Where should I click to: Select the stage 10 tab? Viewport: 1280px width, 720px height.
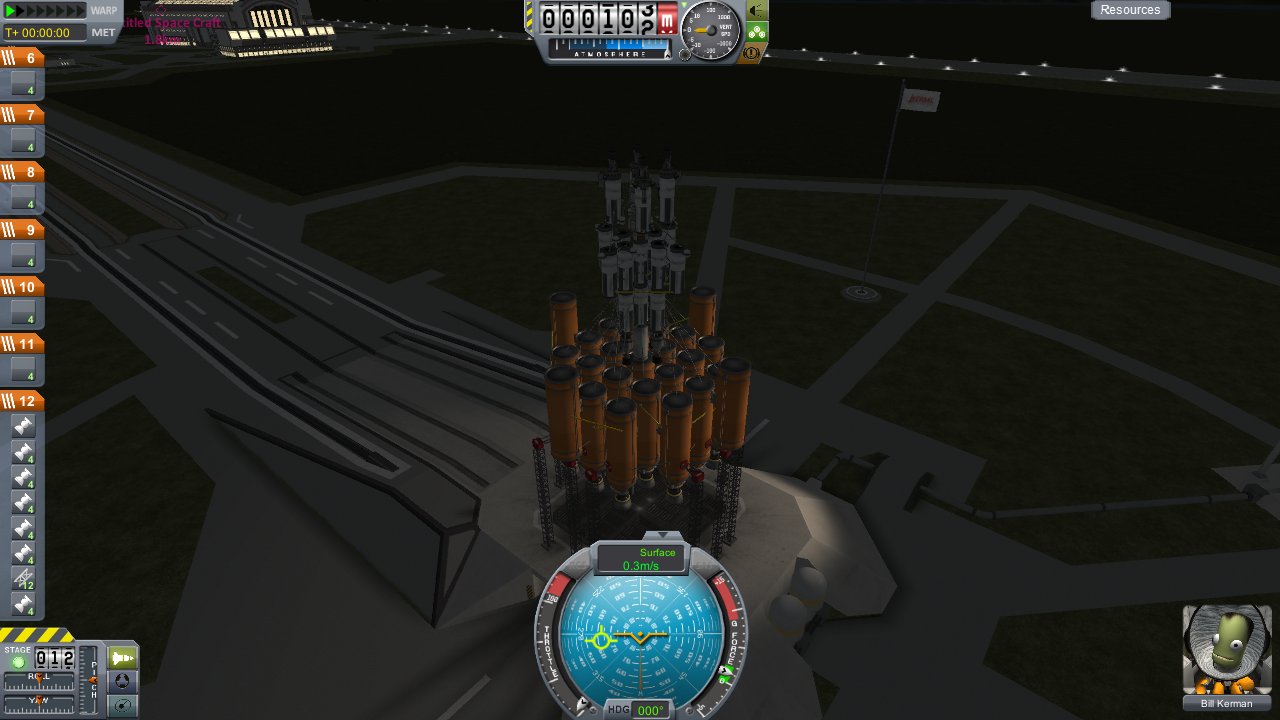click(x=22, y=287)
